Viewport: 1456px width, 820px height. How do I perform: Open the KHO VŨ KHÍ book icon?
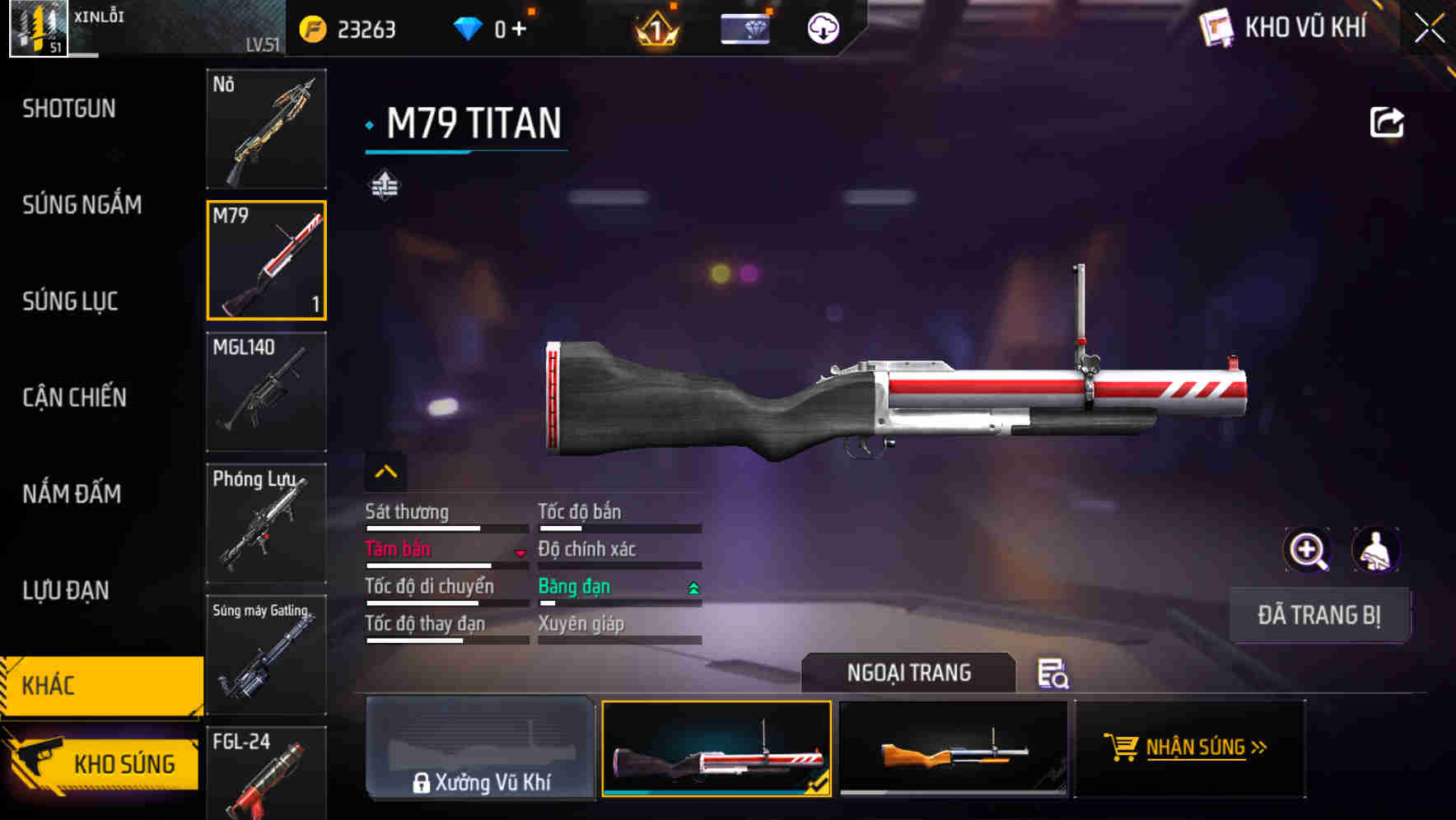tap(1218, 27)
